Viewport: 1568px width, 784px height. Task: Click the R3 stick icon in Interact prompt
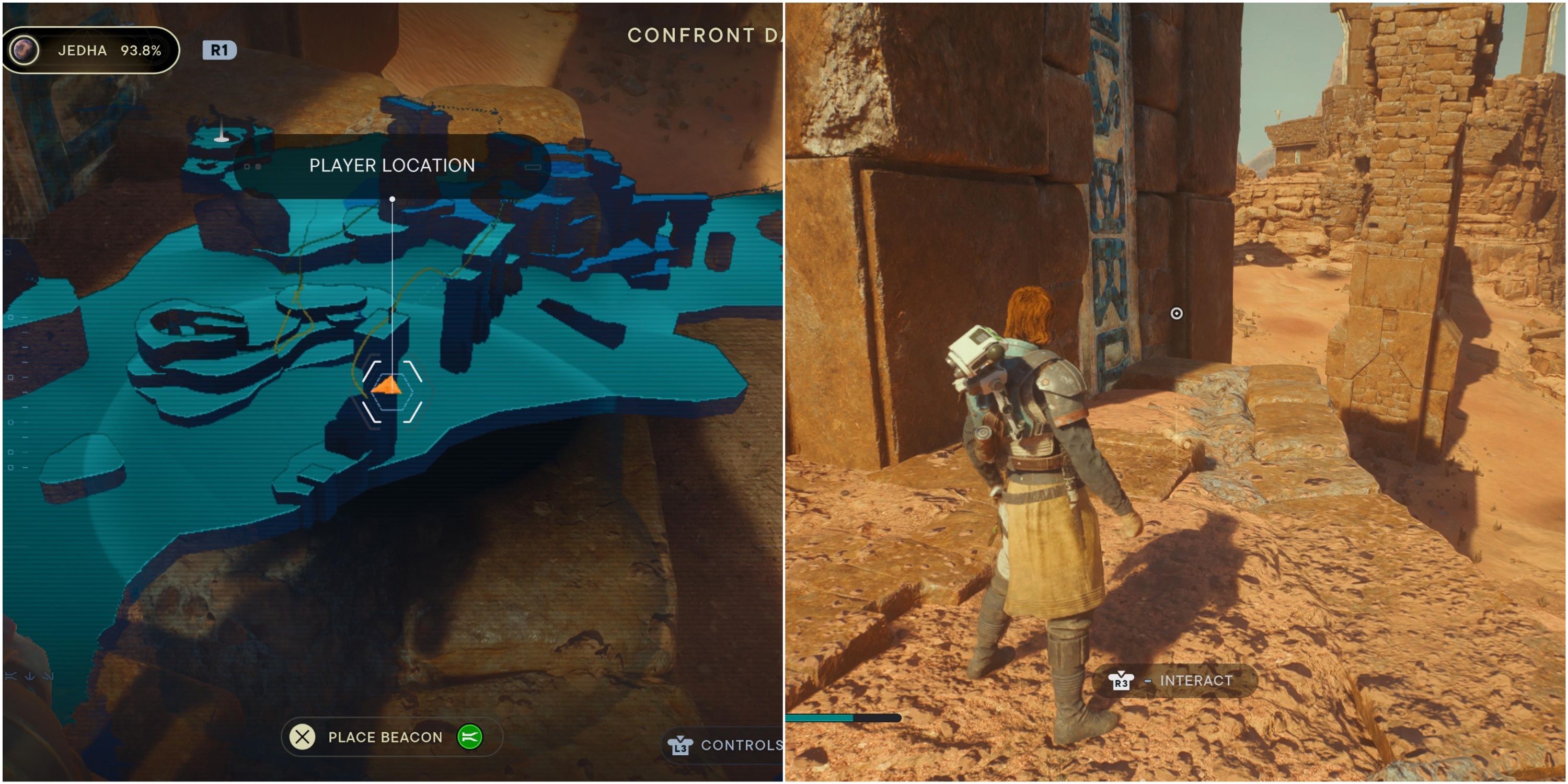click(x=1122, y=681)
